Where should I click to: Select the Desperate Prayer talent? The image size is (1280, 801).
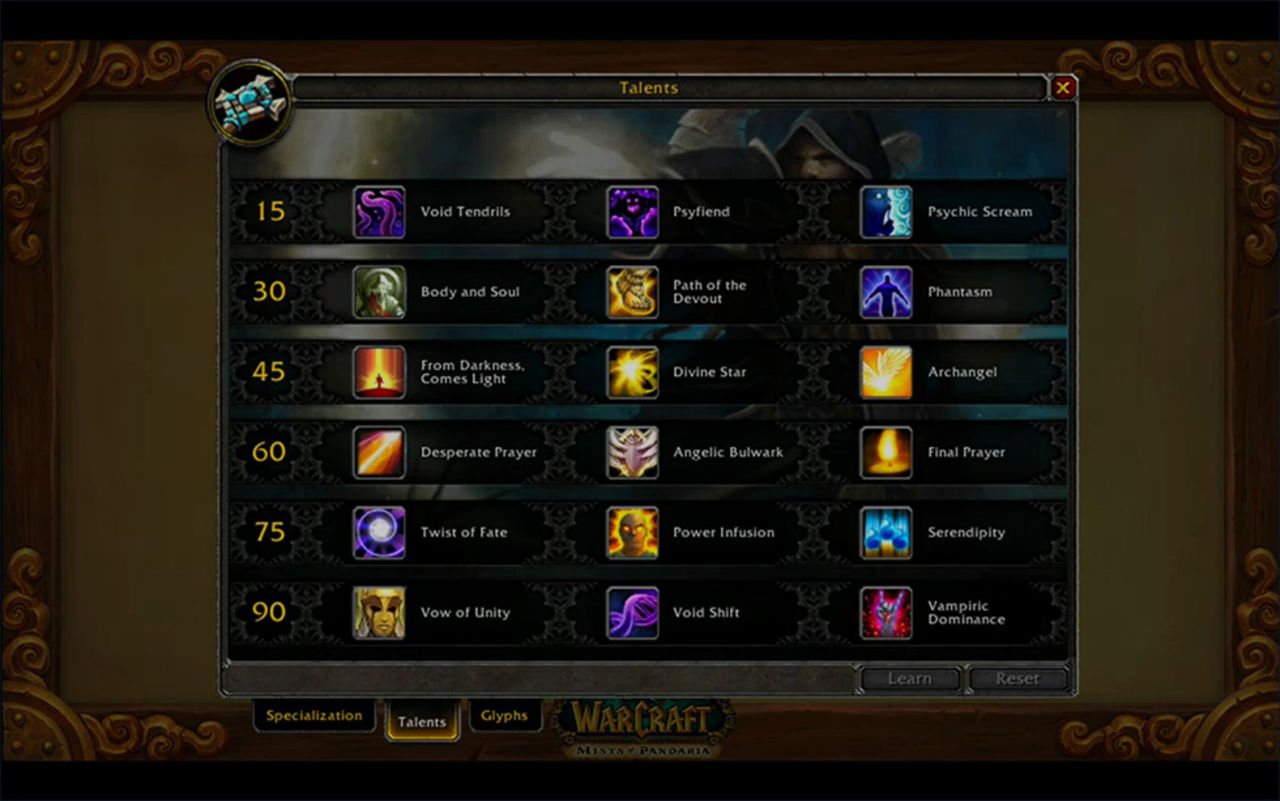pos(380,452)
